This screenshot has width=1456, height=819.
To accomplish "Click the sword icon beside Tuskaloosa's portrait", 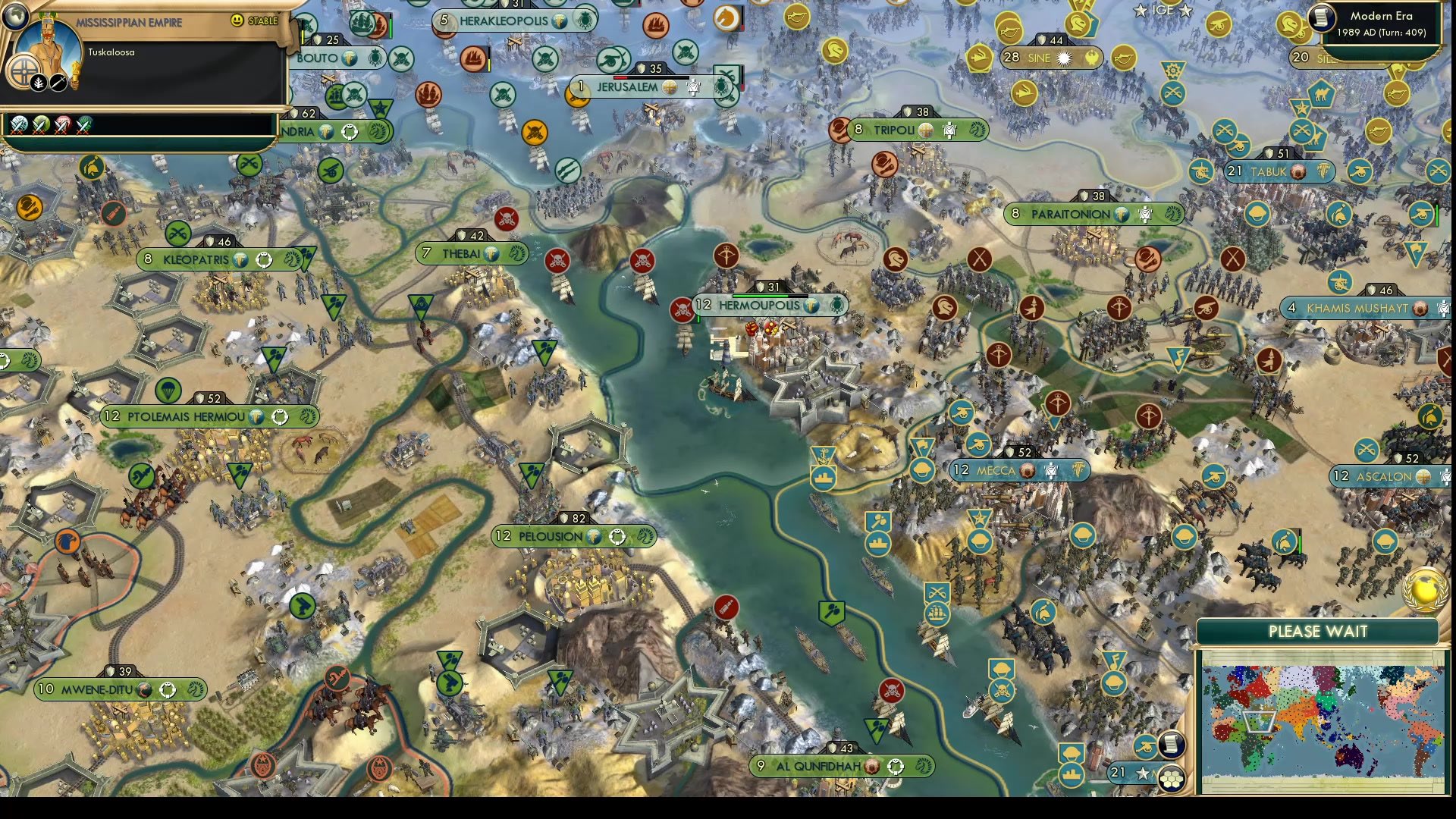I will (x=58, y=83).
